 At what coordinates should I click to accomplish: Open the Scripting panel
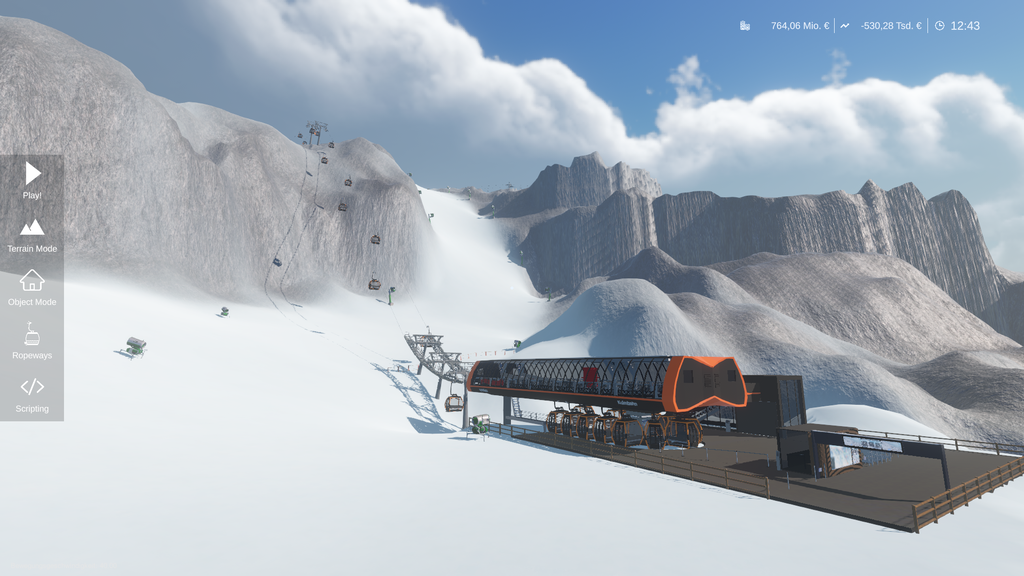(x=32, y=394)
